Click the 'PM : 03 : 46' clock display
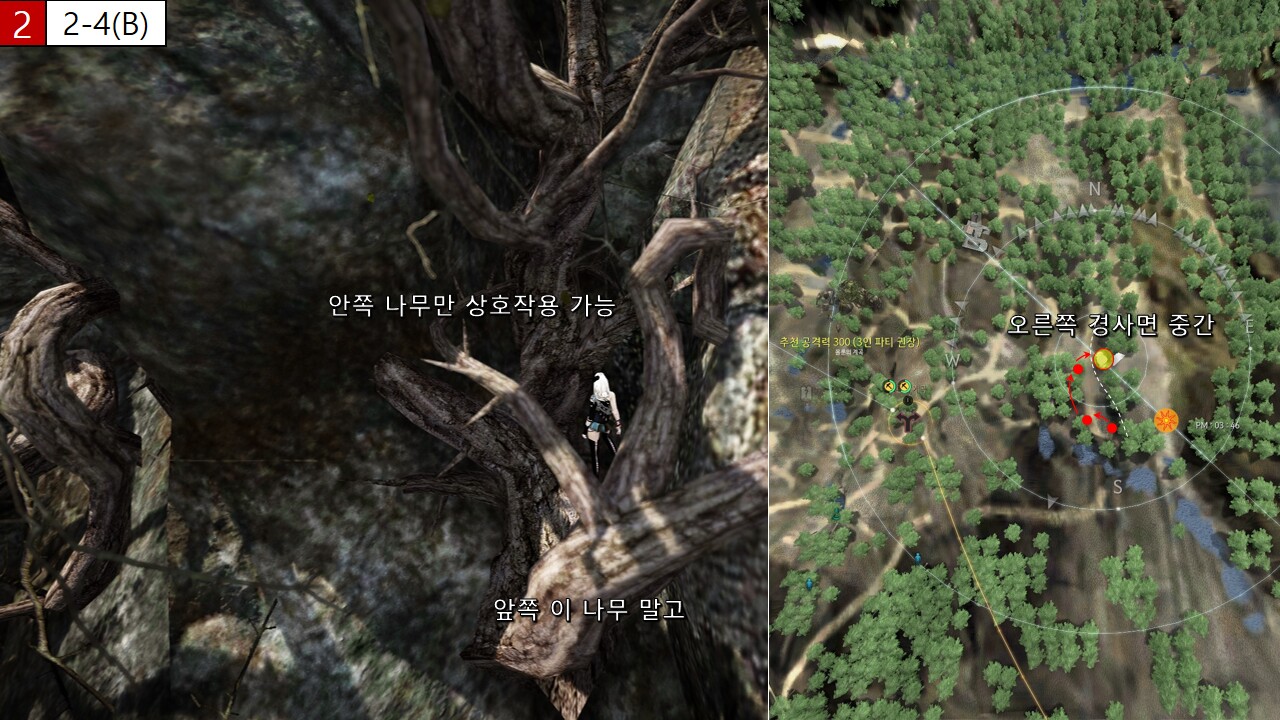The image size is (1280, 720). 1217,425
